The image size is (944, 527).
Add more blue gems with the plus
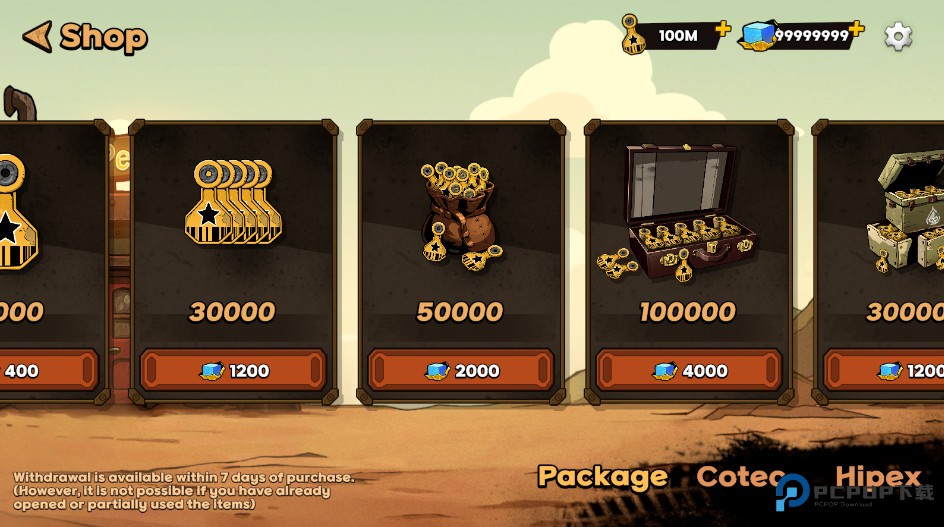tap(856, 29)
